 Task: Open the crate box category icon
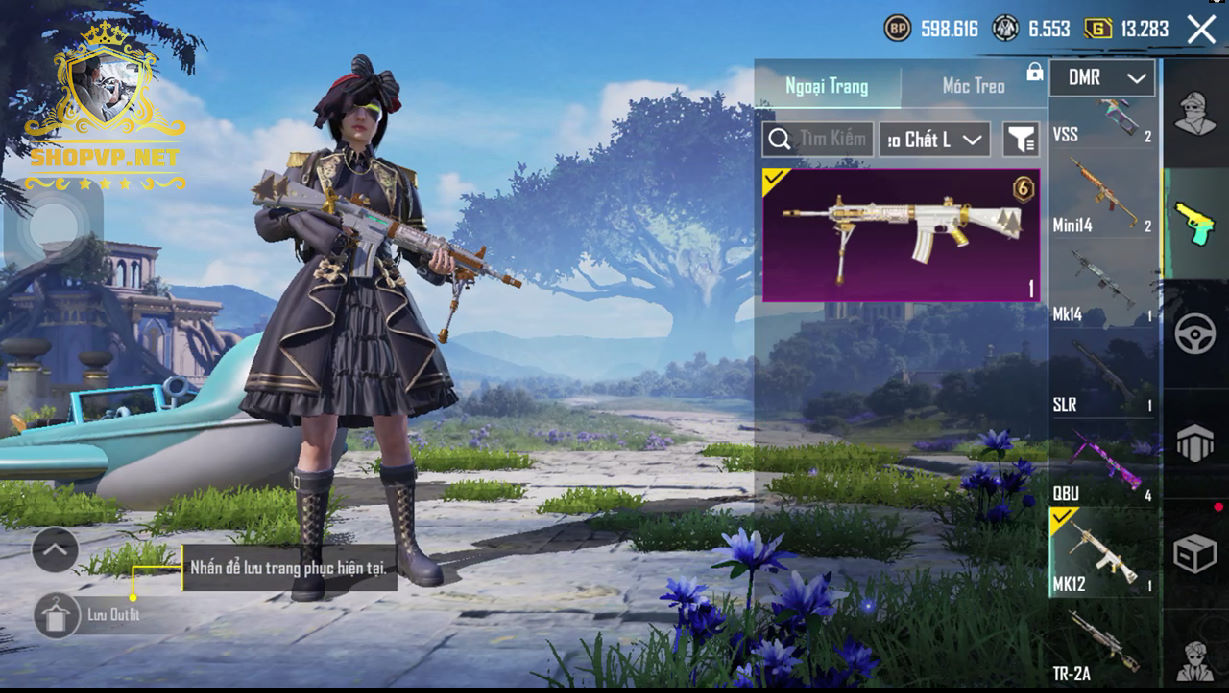1194,554
